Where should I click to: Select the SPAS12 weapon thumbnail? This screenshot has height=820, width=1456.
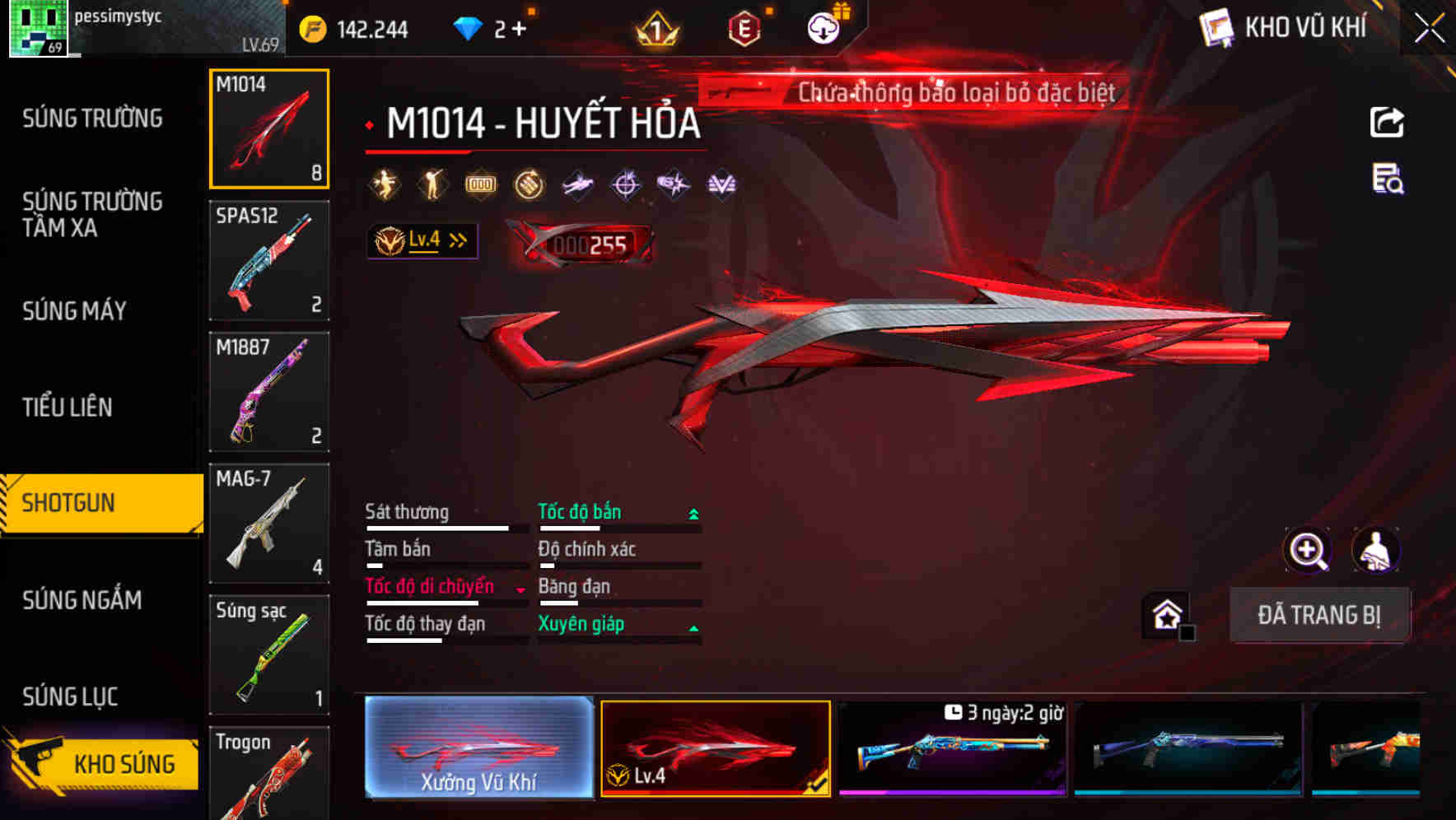(269, 259)
